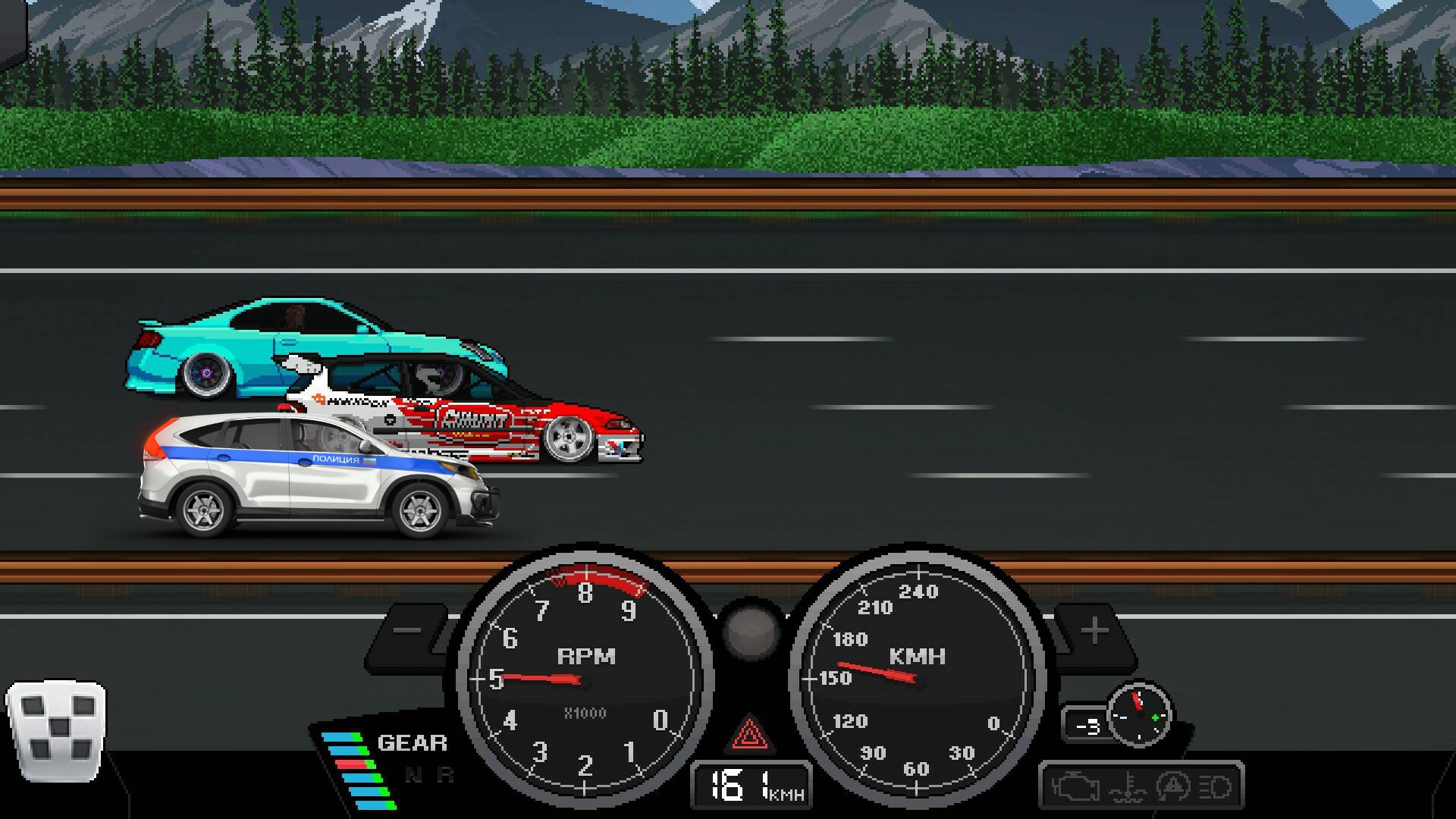Tap the coolant temperature warning icon
The height and width of the screenshot is (819, 1456).
(x=1129, y=787)
